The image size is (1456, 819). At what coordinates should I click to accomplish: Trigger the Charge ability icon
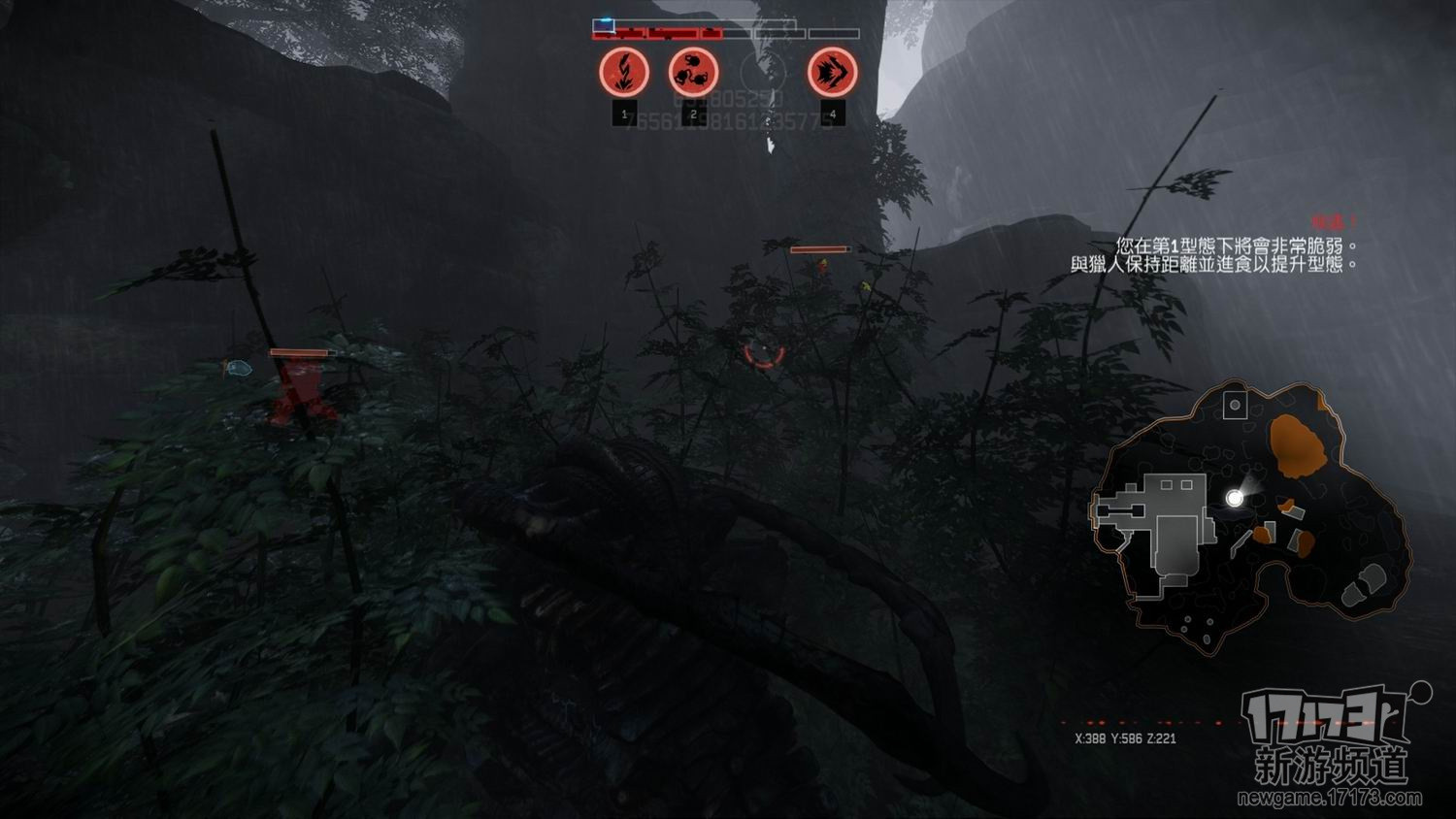click(832, 72)
